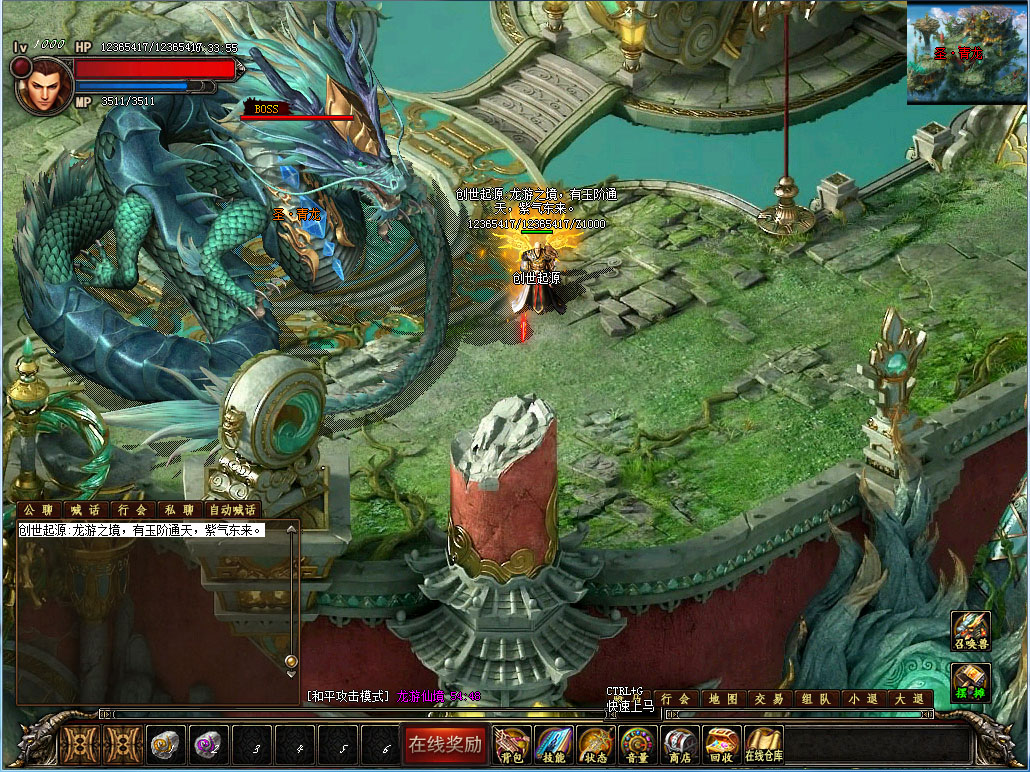Activate the 召唤兽 summon beast icon
1030x772 pixels.
[970, 631]
